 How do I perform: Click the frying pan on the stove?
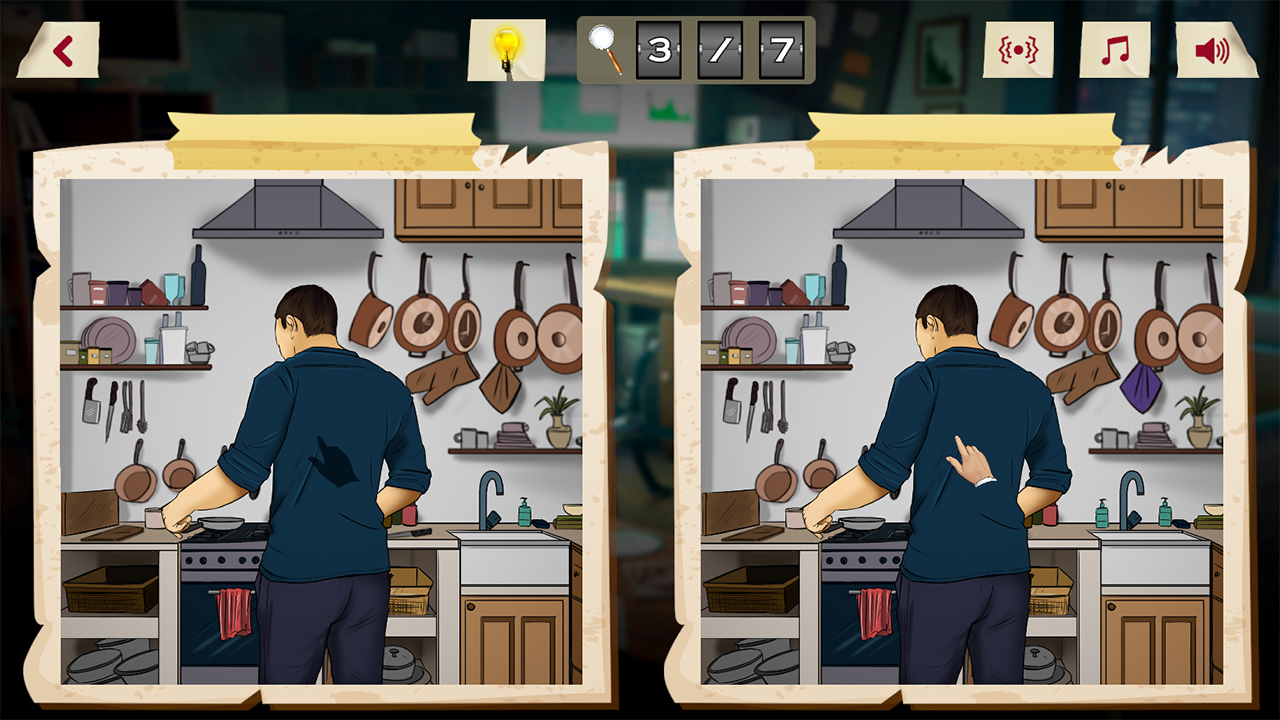pyautogui.click(x=222, y=524)
